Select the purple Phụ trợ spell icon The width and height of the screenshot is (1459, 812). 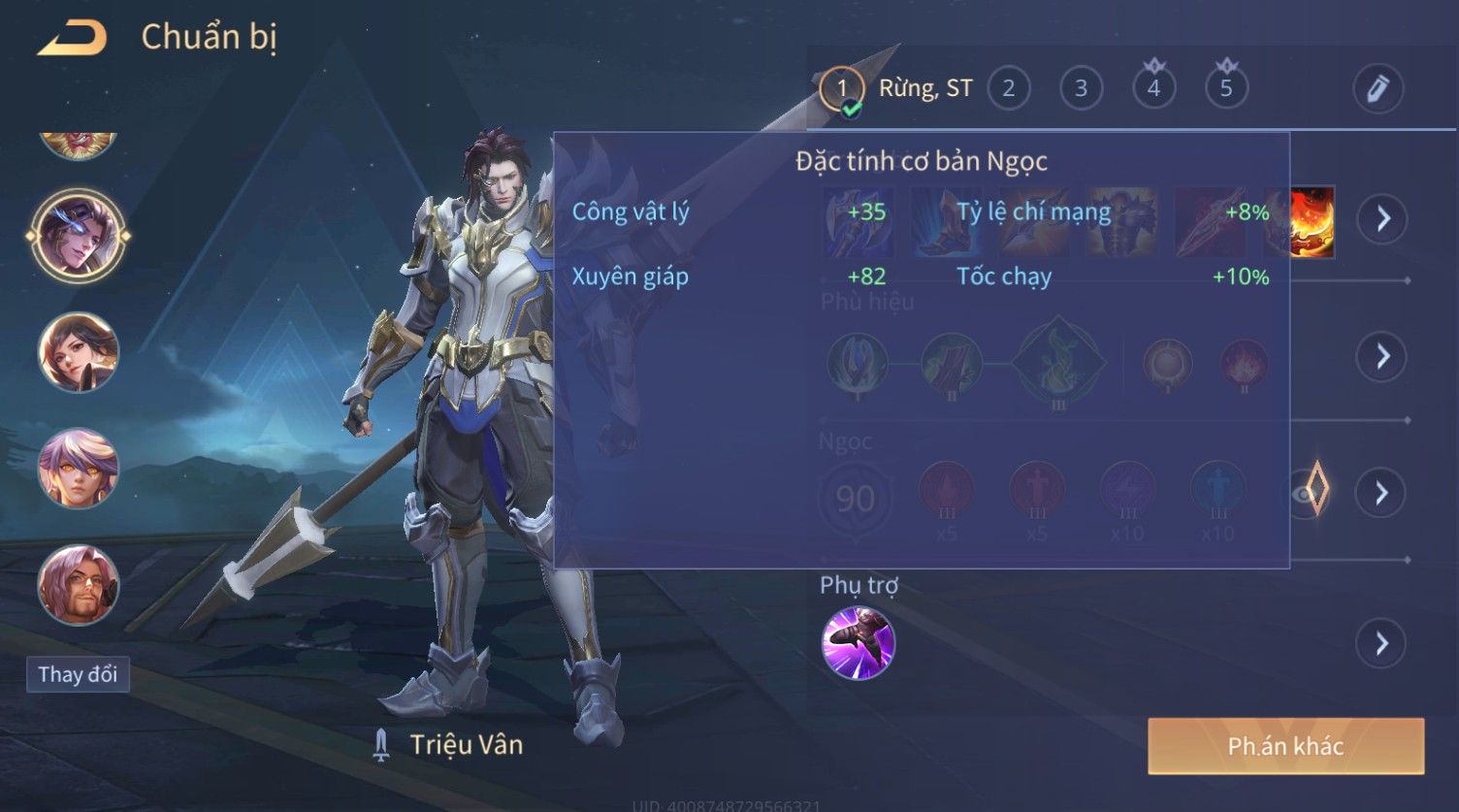pyautogui.click(x=859, y=643)
